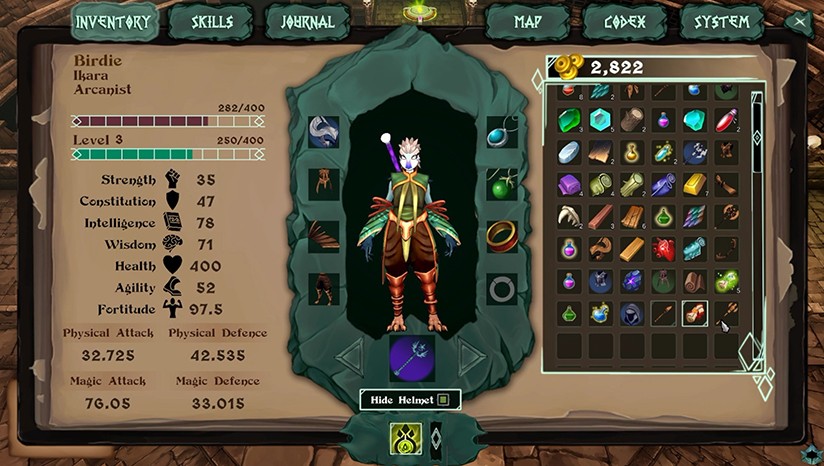Close the character menu with the X
This screenshot has width=824, height=466.
pyautogui.click(x=797, y=23)
